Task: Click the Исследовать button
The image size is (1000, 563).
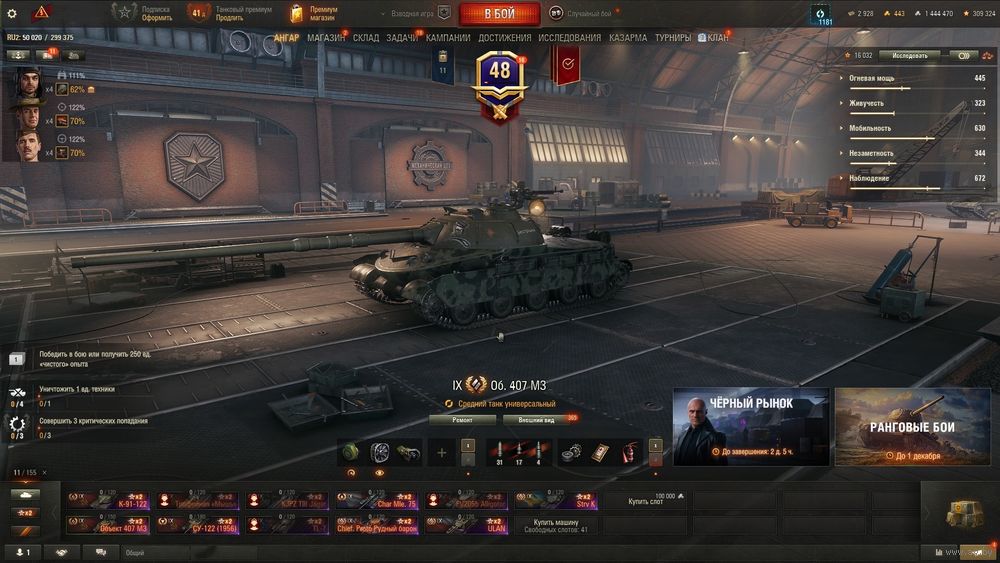Action: (x=909, y=56)
